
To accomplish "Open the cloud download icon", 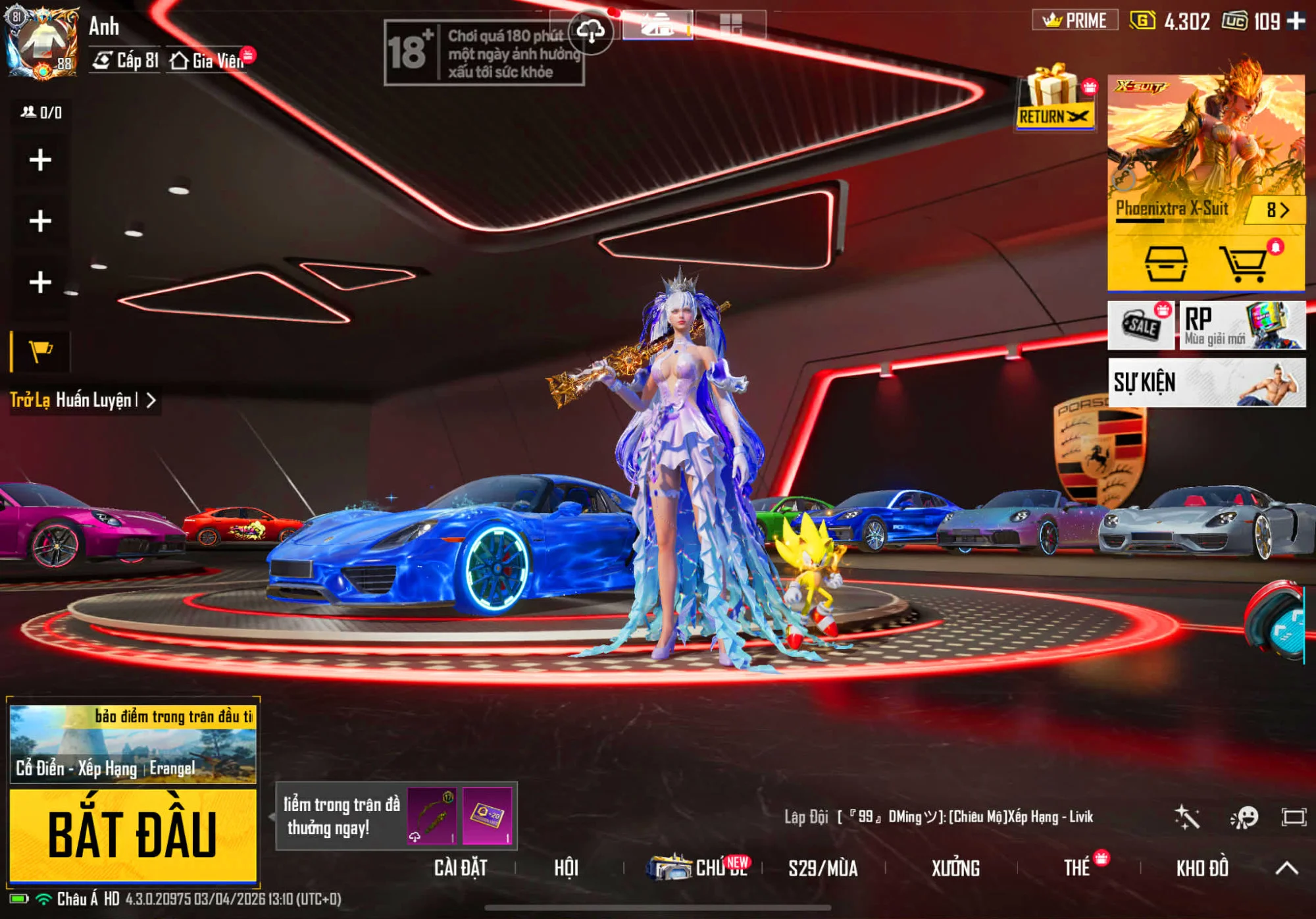I will pyautogui.click(x=591, y=30).
